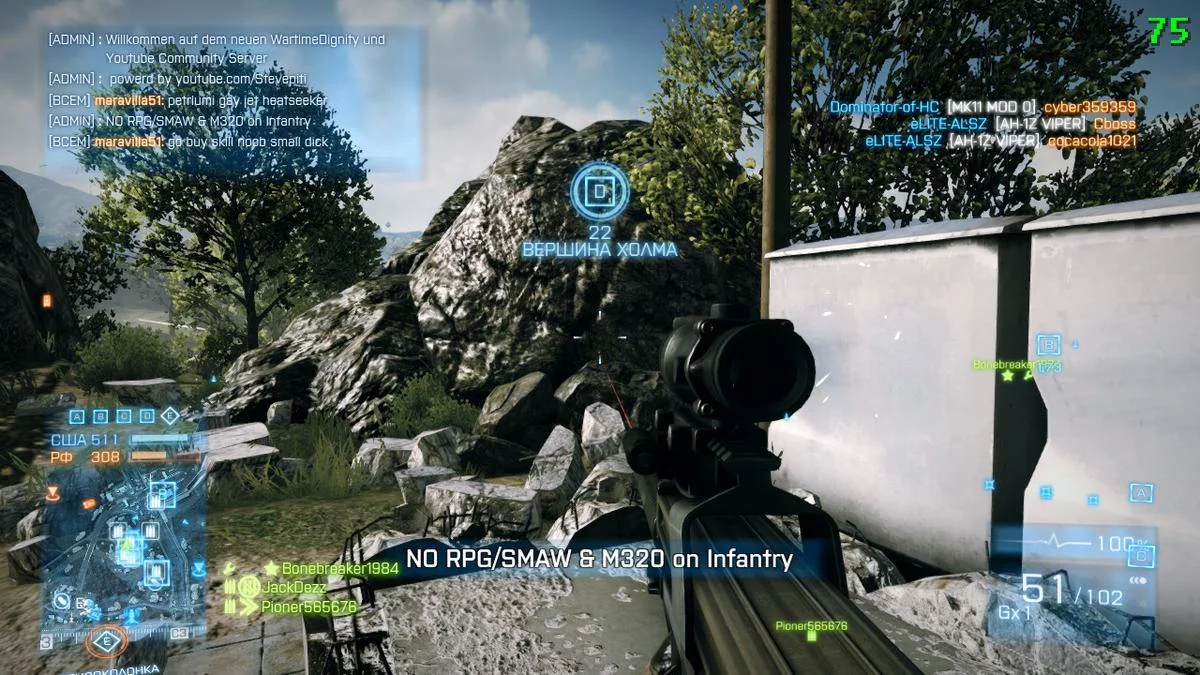Select JackDezz in the squad list

click(293, 587)
